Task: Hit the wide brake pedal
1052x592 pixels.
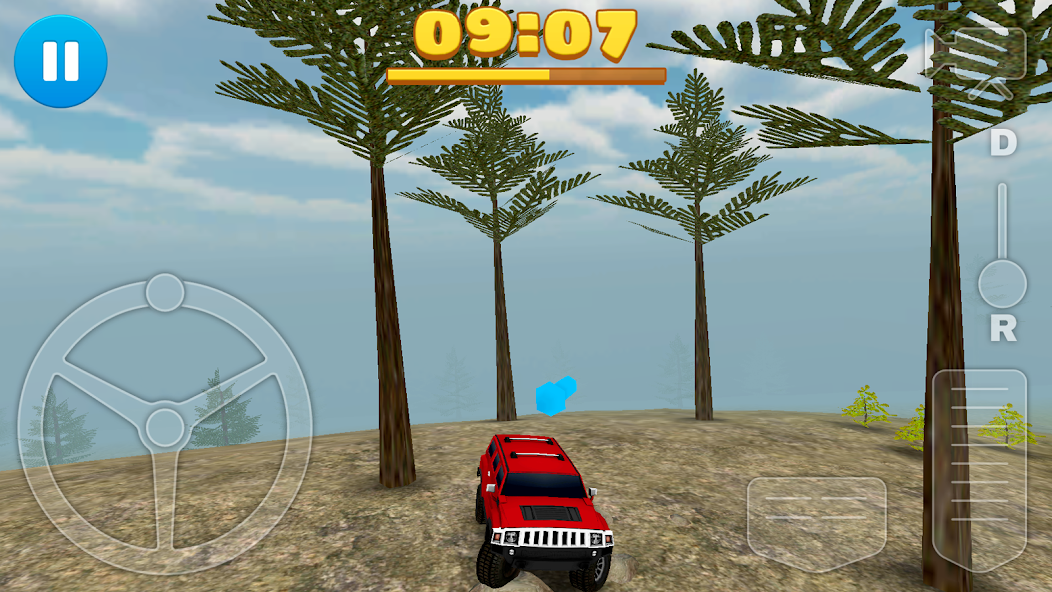Action: 816,522
